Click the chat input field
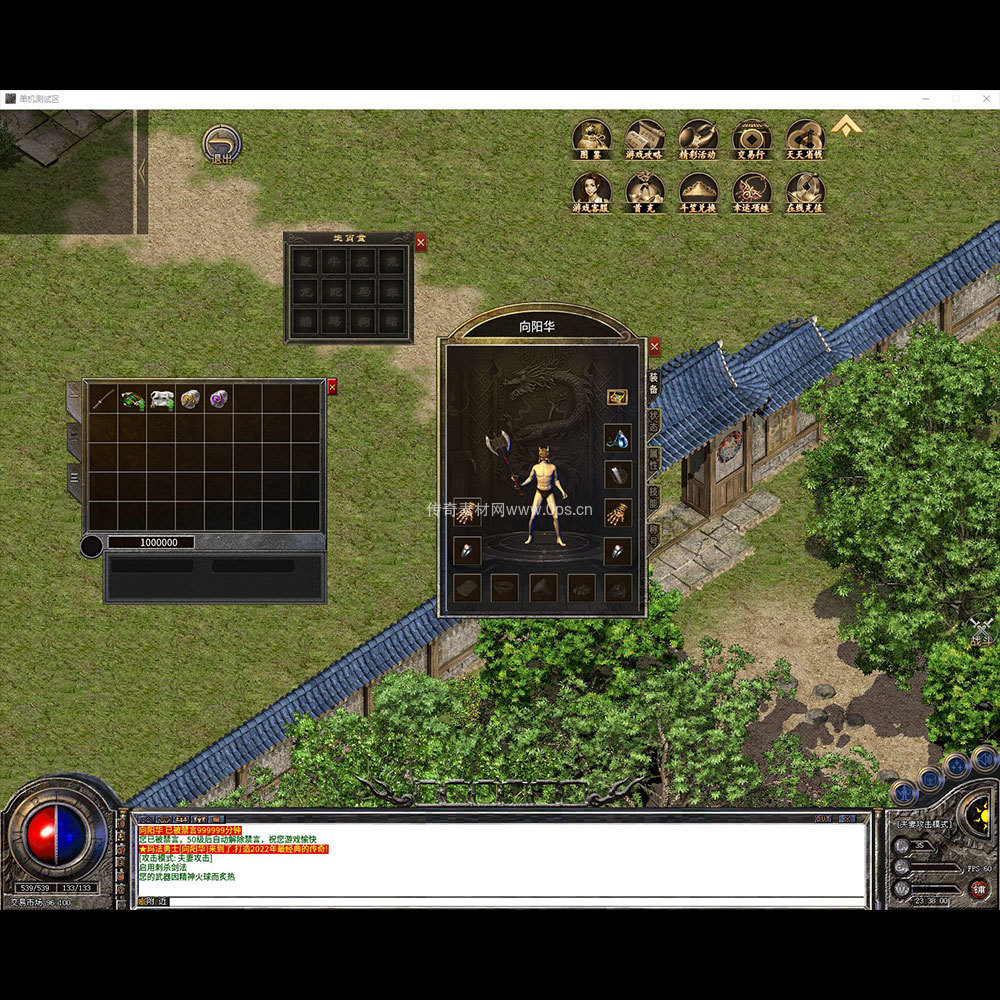1000x1000 pixels. coord(500,901)
